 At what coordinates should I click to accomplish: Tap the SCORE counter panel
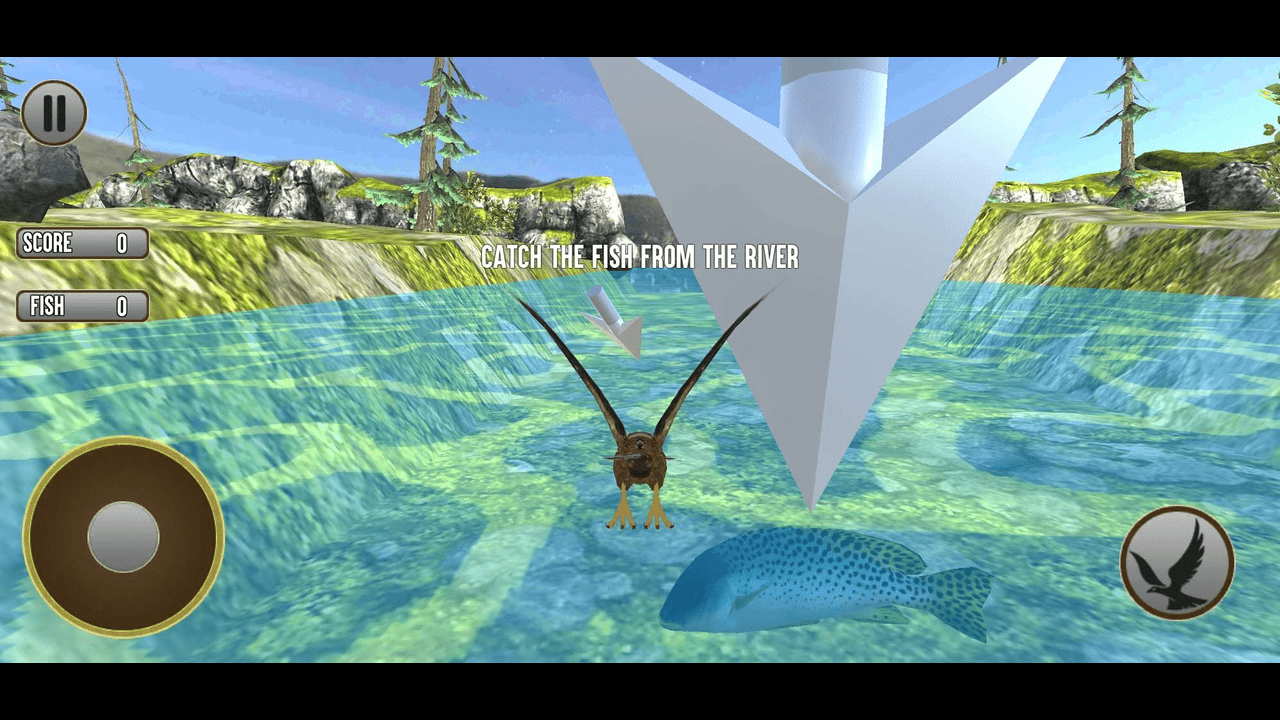[82, 243]
